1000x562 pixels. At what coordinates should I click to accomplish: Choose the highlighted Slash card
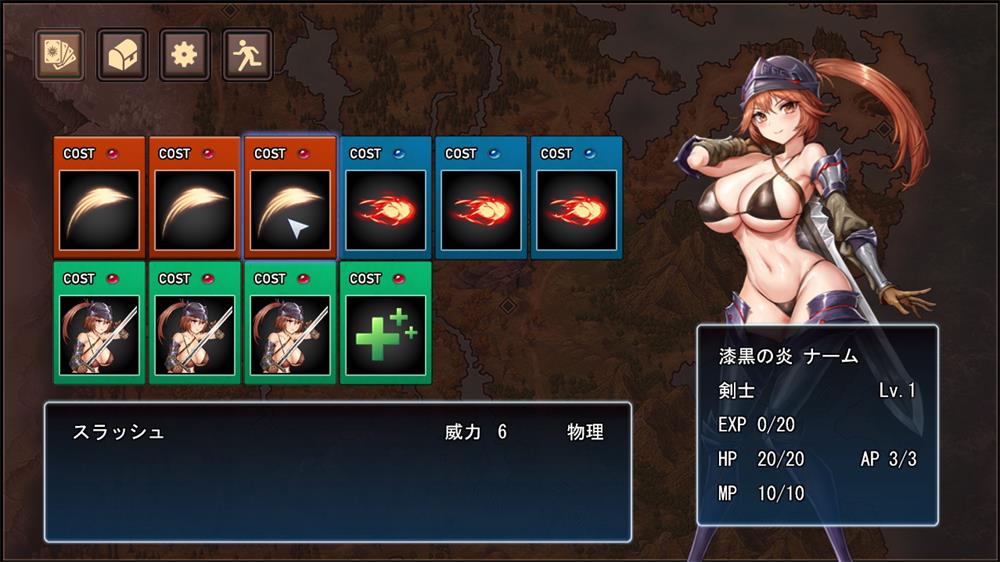pyautogui.click(x=290, y=198)
